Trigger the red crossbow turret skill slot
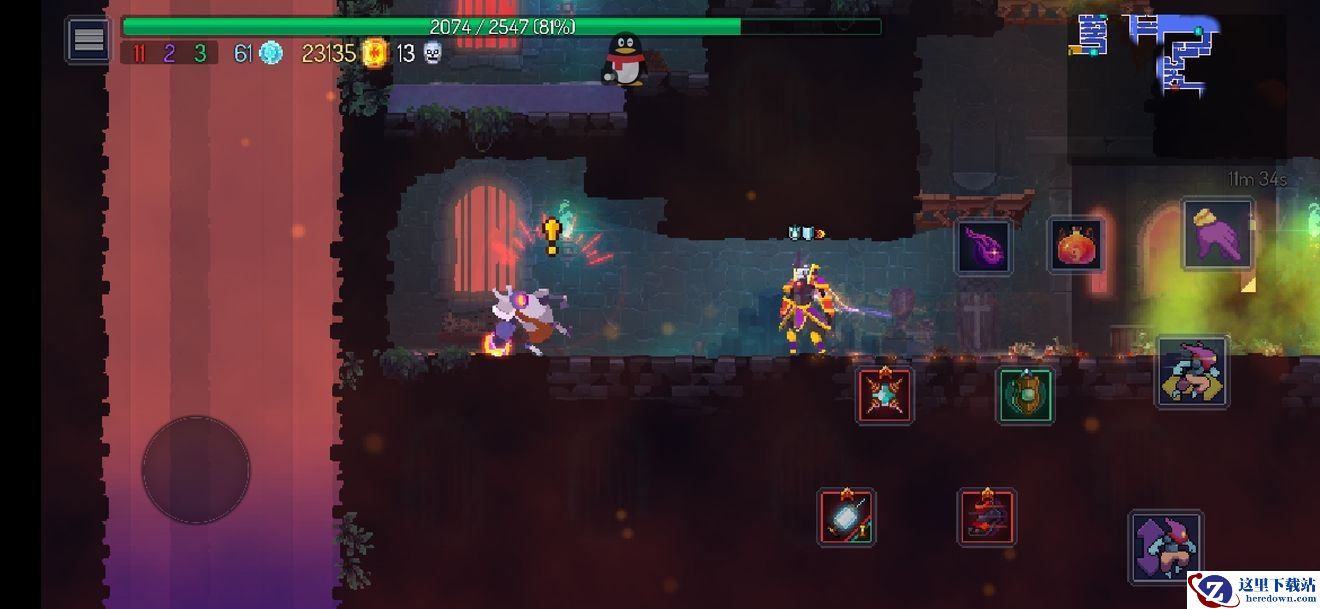The height and width of the screenshot is (609, 1320). tap(987, 517)
